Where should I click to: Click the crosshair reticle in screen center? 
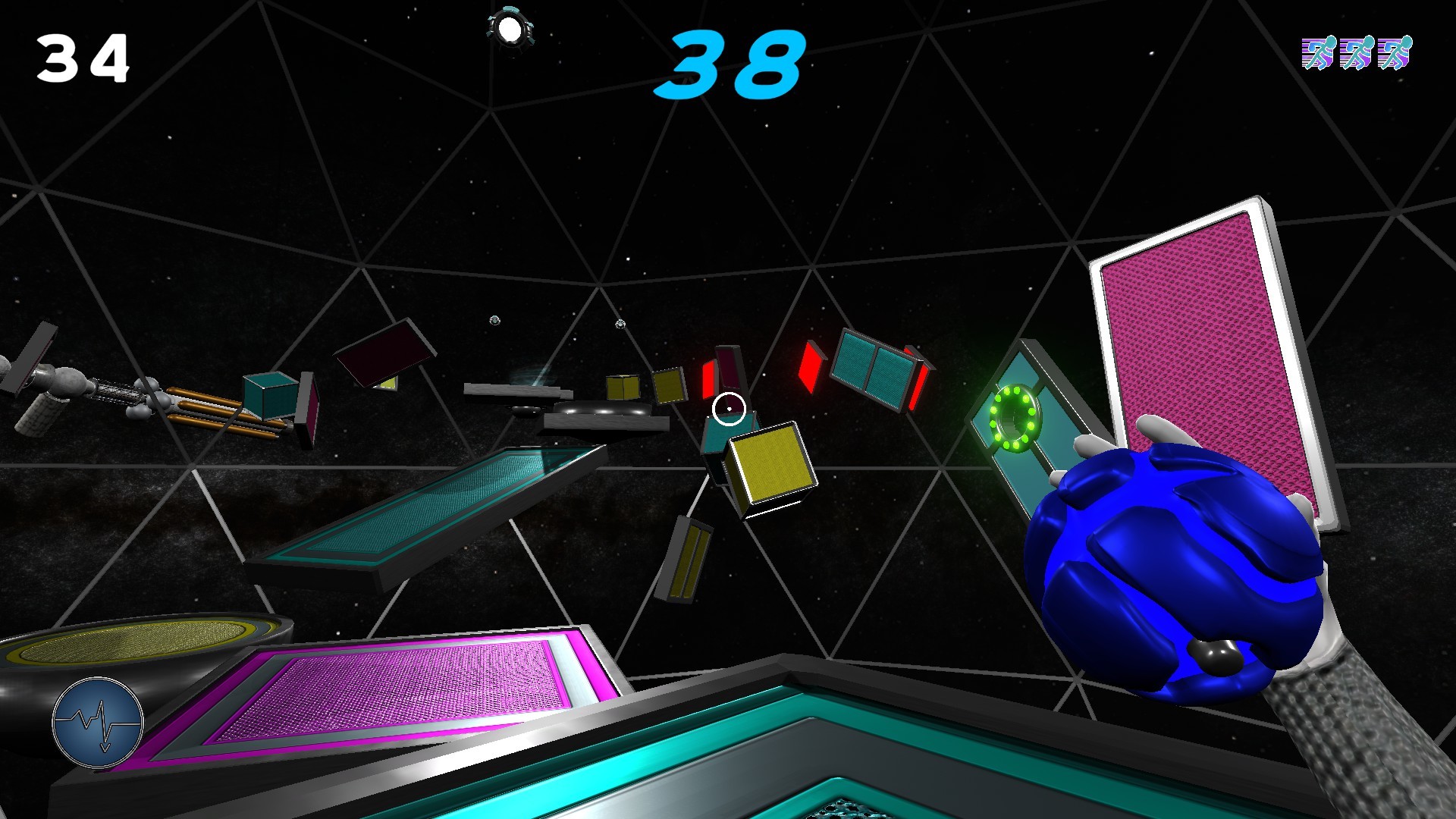(729, 407)
